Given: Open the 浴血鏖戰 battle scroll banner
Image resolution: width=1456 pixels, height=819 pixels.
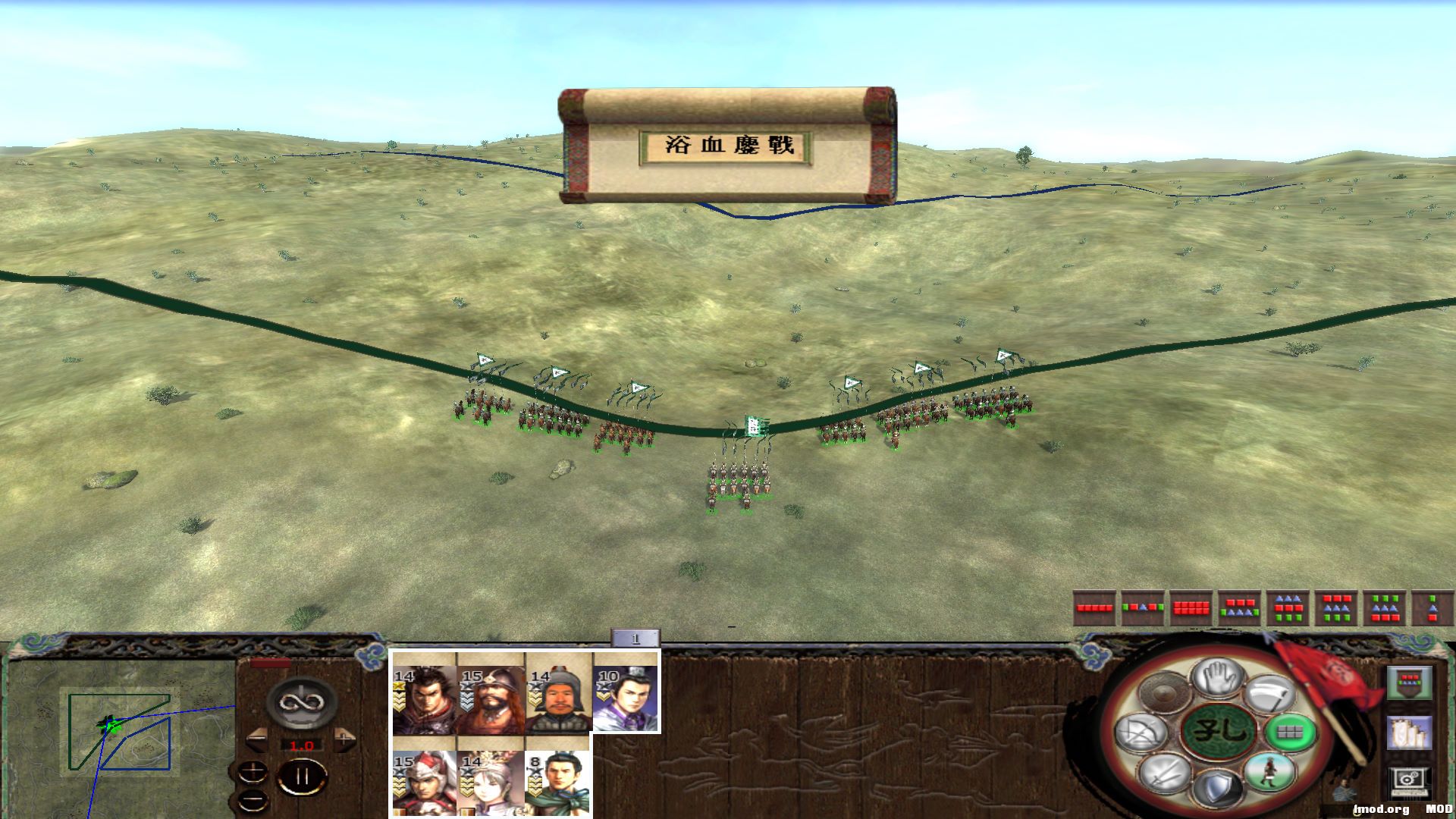Looking at the screenshot, I should pyautogui.click(x=728, y=146).
